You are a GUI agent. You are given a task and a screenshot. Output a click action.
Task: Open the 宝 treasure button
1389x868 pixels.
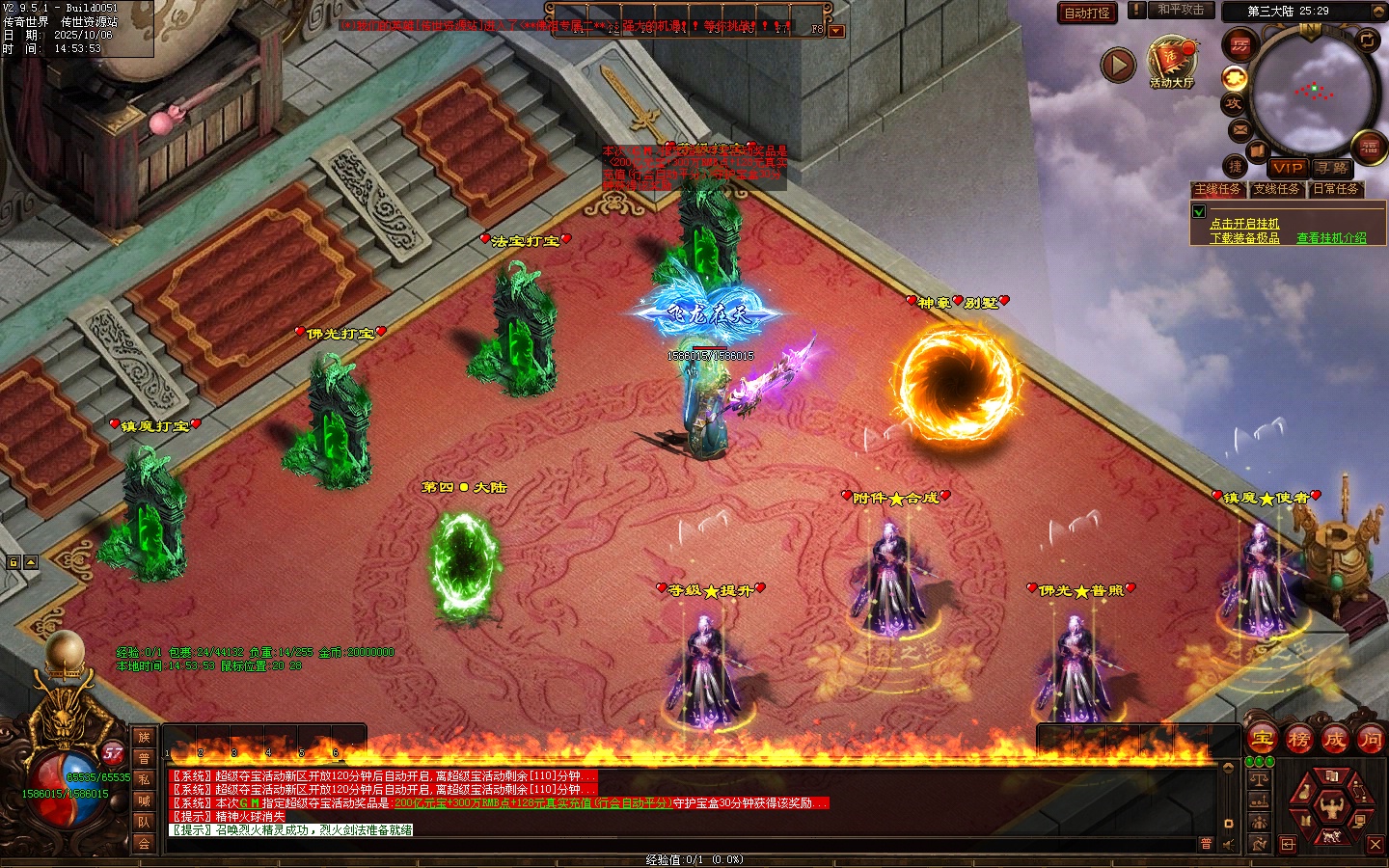(x=1262, y=740)
